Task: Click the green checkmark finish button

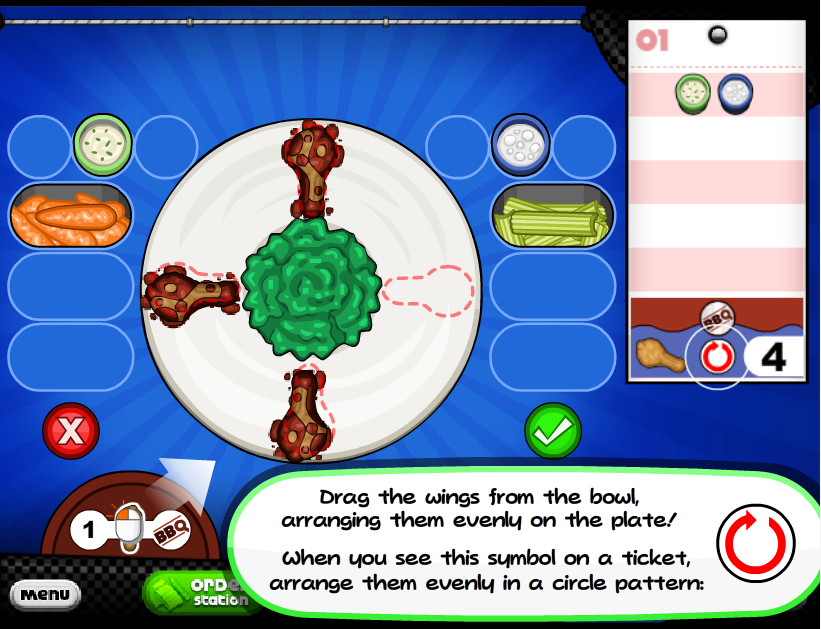Action: (x=553, y=432)
